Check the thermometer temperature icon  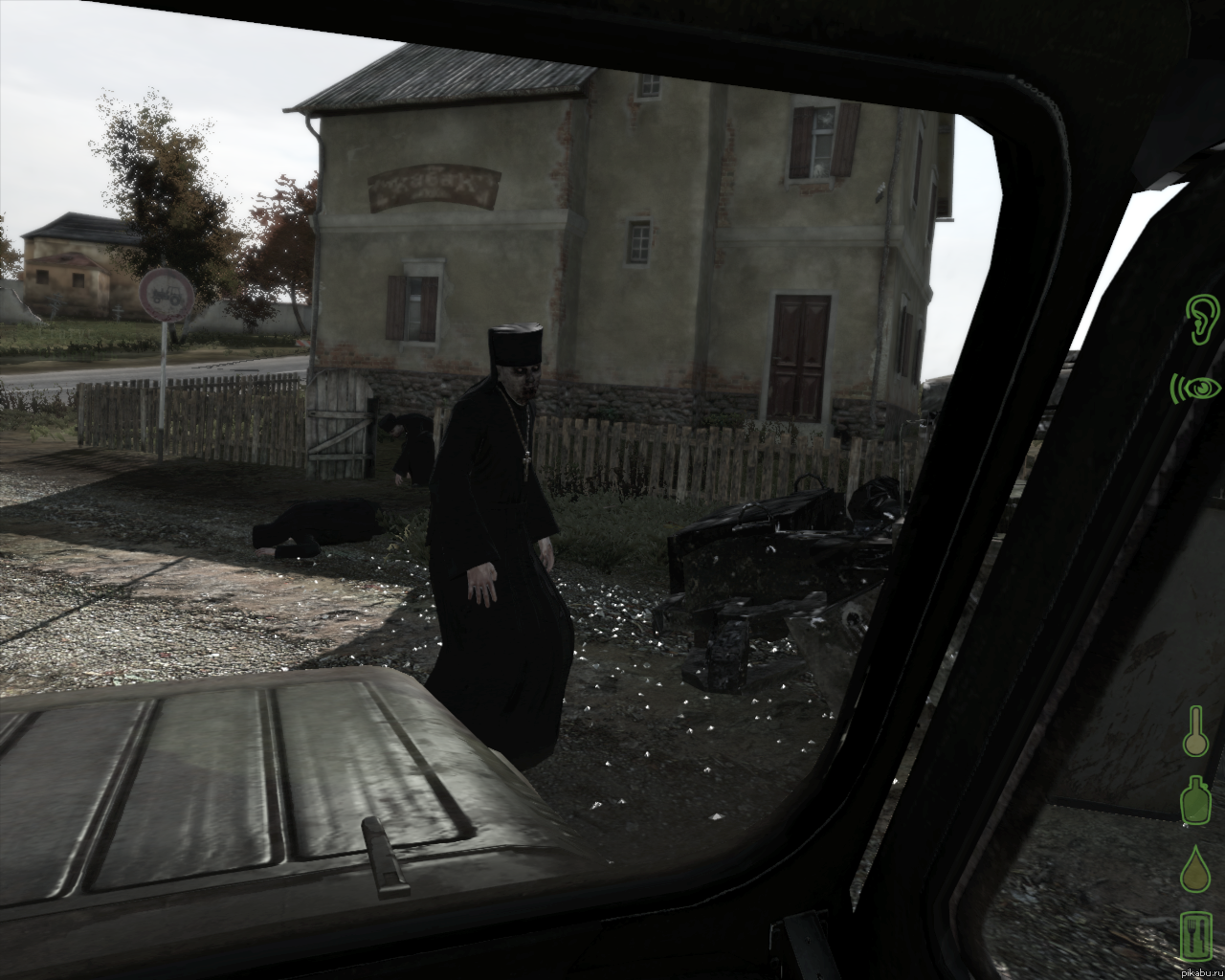1195,732
